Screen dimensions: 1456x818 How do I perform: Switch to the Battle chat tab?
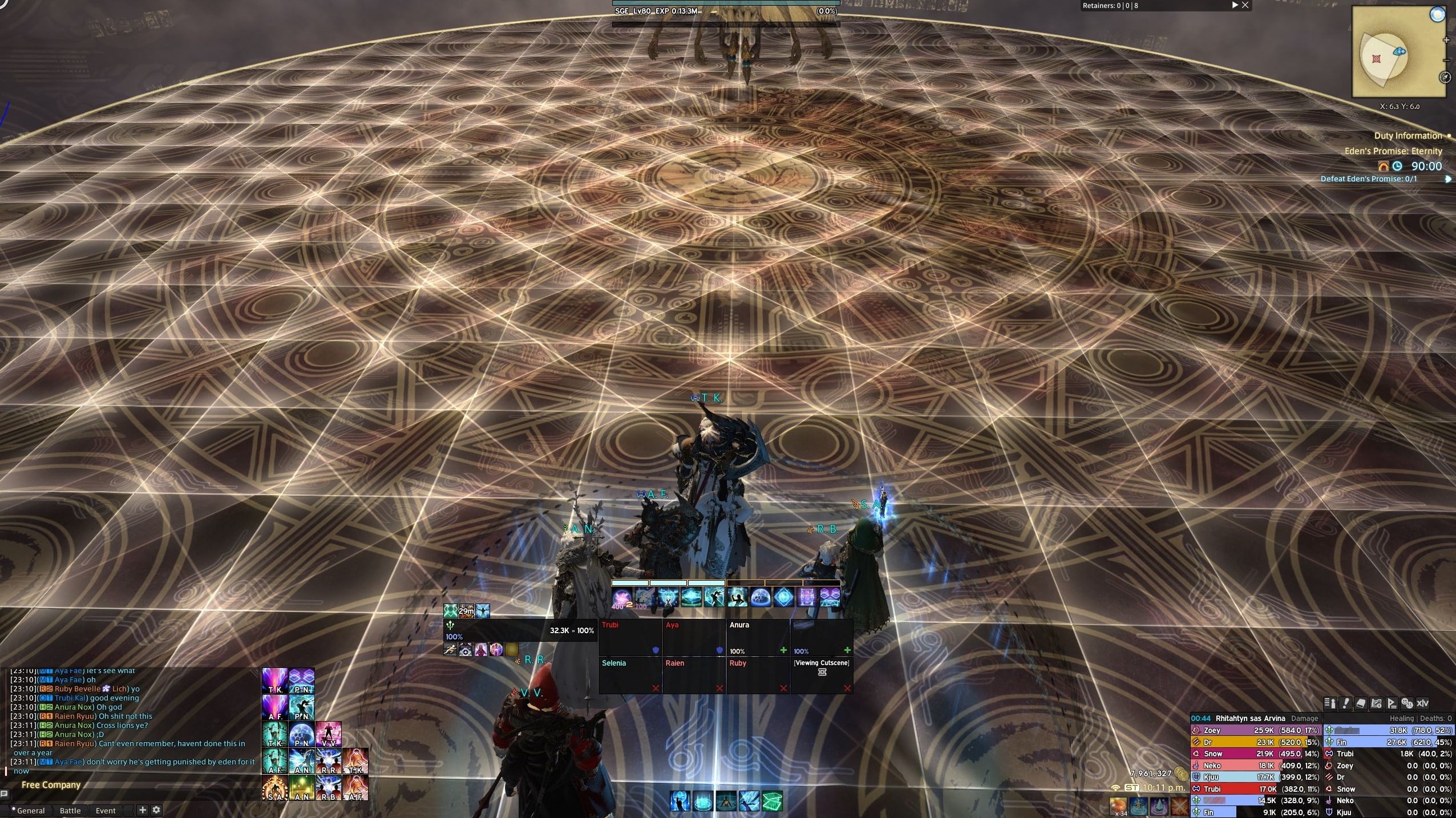[x=70, y=810]
